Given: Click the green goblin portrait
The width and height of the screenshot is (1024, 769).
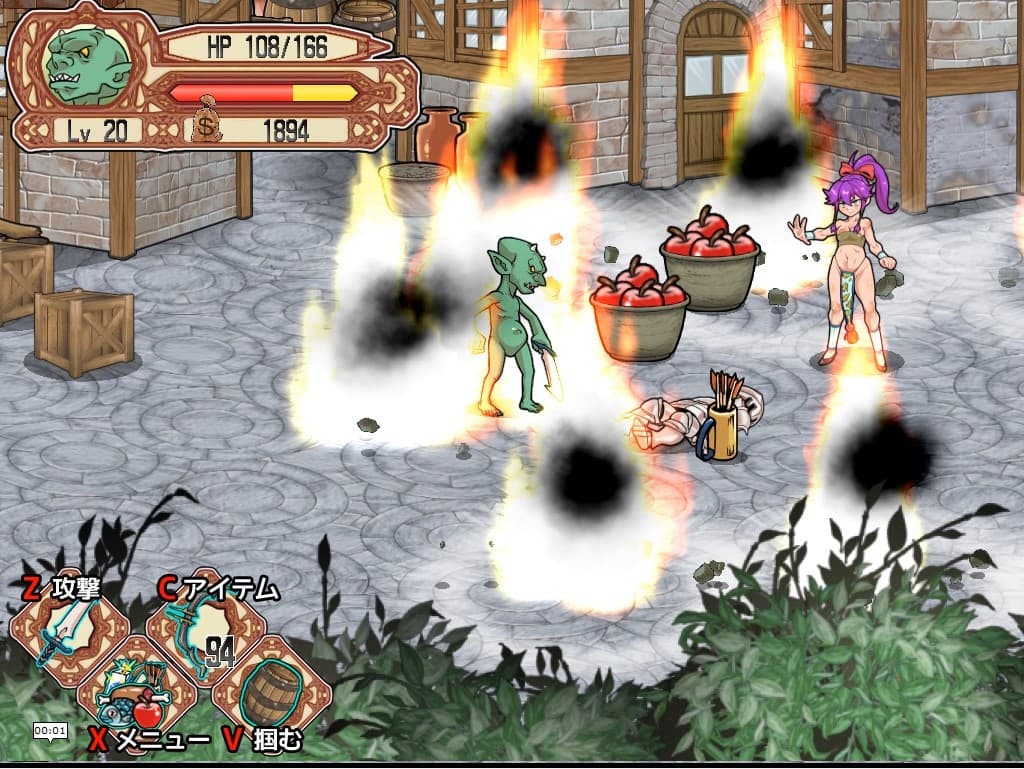Looking at the screenshot, I should pyautogui.click(x=88, y=65).
